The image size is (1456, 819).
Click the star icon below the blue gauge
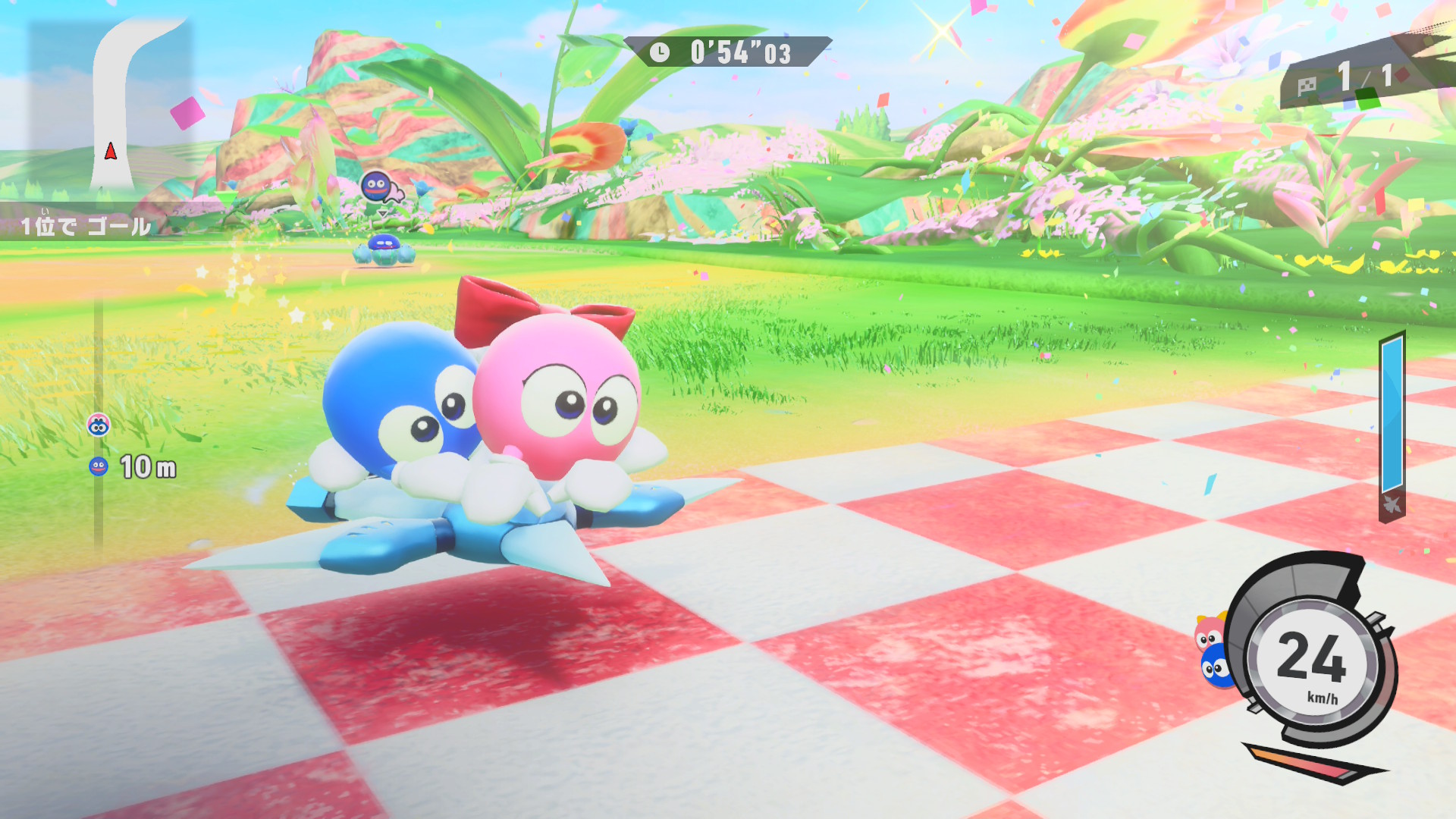click(x=1392, y=504)
